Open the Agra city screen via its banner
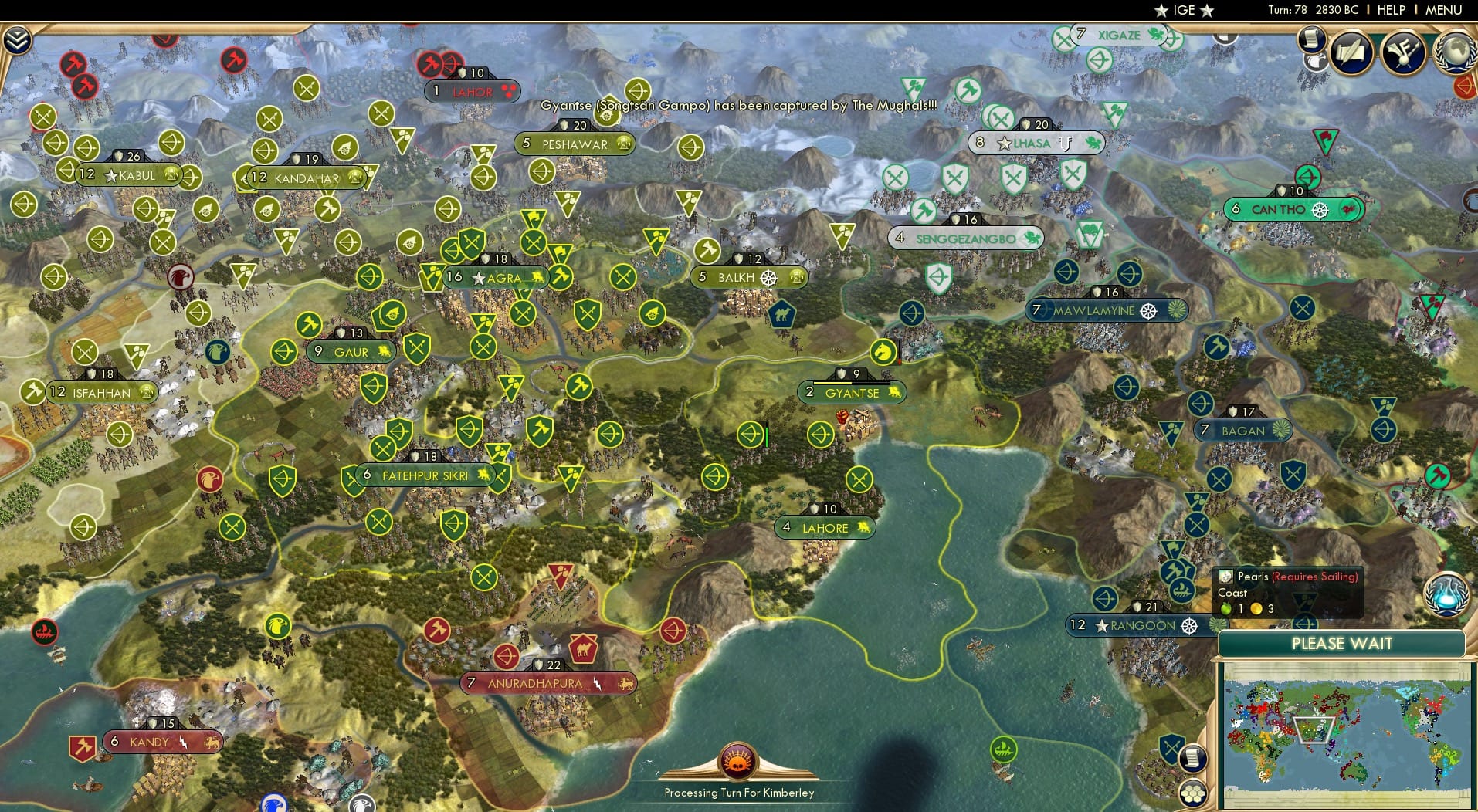Viewport: 1478px width, 812px height. point(494,276)
